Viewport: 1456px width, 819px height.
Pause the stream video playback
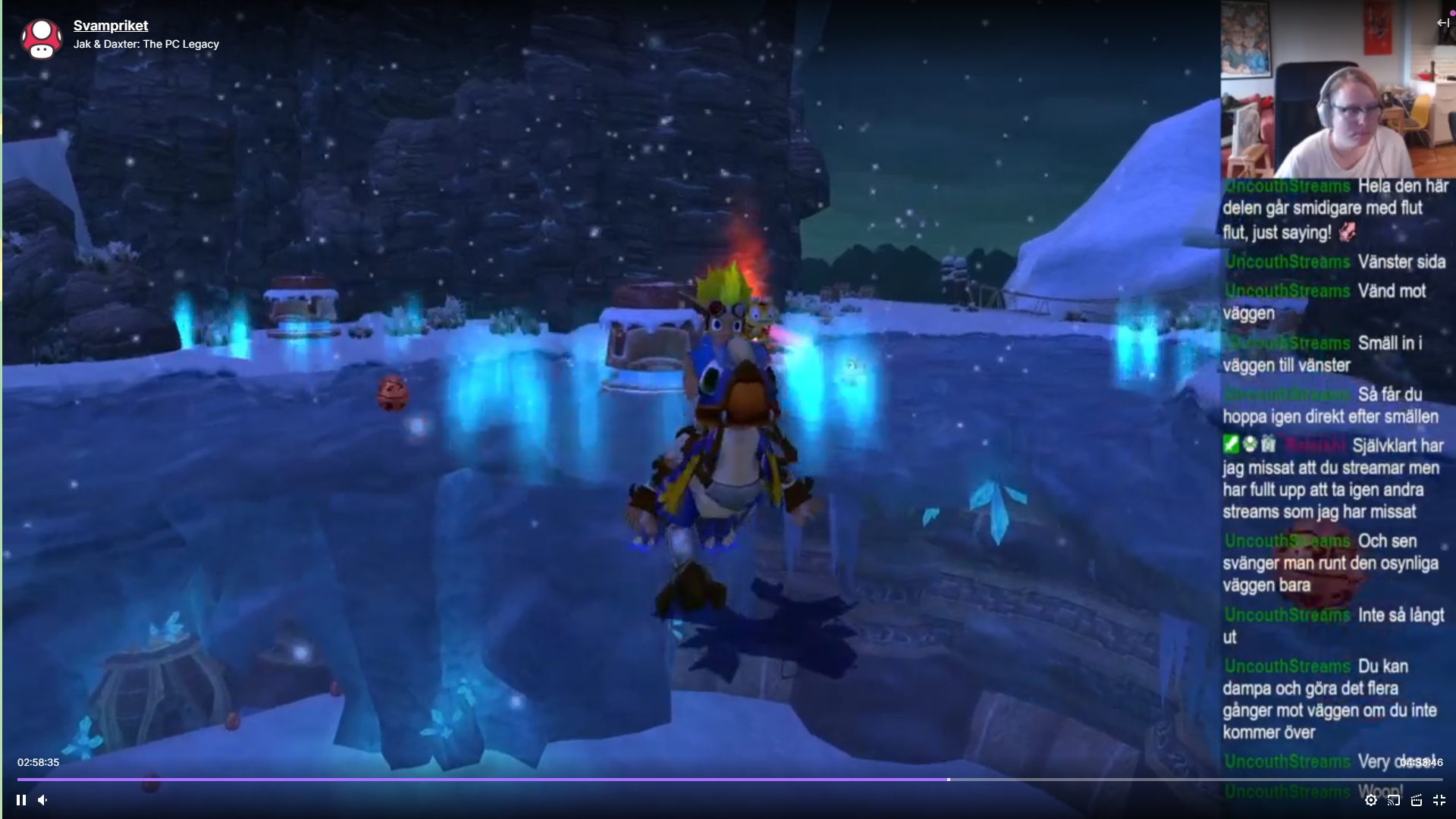pyautogui.click(x=21, y=800)
